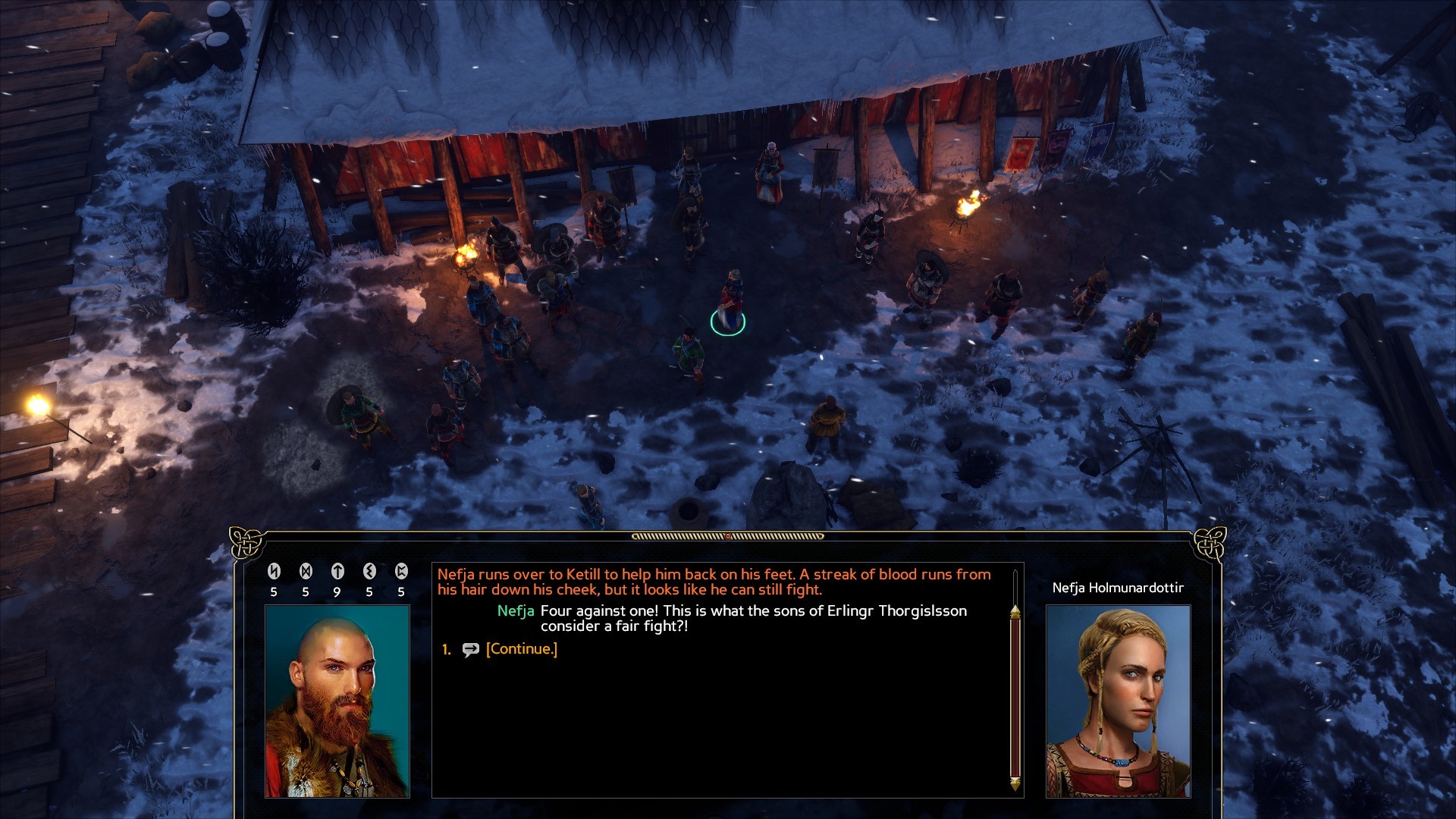This screenshot has width=1456, height=819.
Task: Click Nefja Holmunardottir's portrait
Action: click(1118, 701)
